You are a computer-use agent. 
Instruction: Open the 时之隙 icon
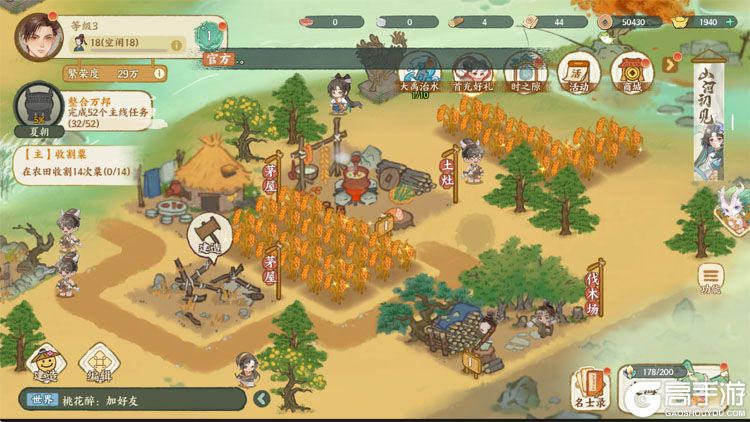(x=525, y=71)
